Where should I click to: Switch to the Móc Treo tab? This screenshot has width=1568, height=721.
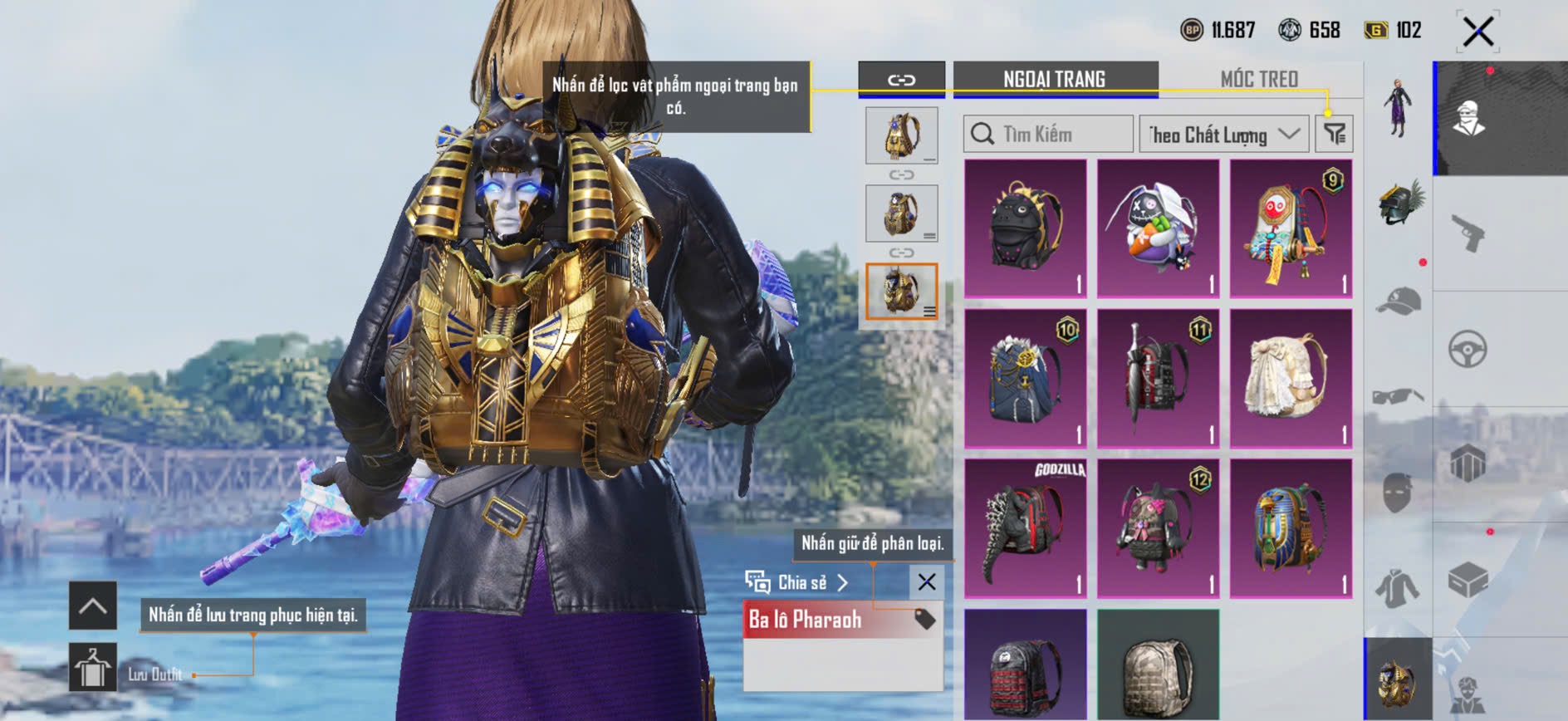point(1259,80)
